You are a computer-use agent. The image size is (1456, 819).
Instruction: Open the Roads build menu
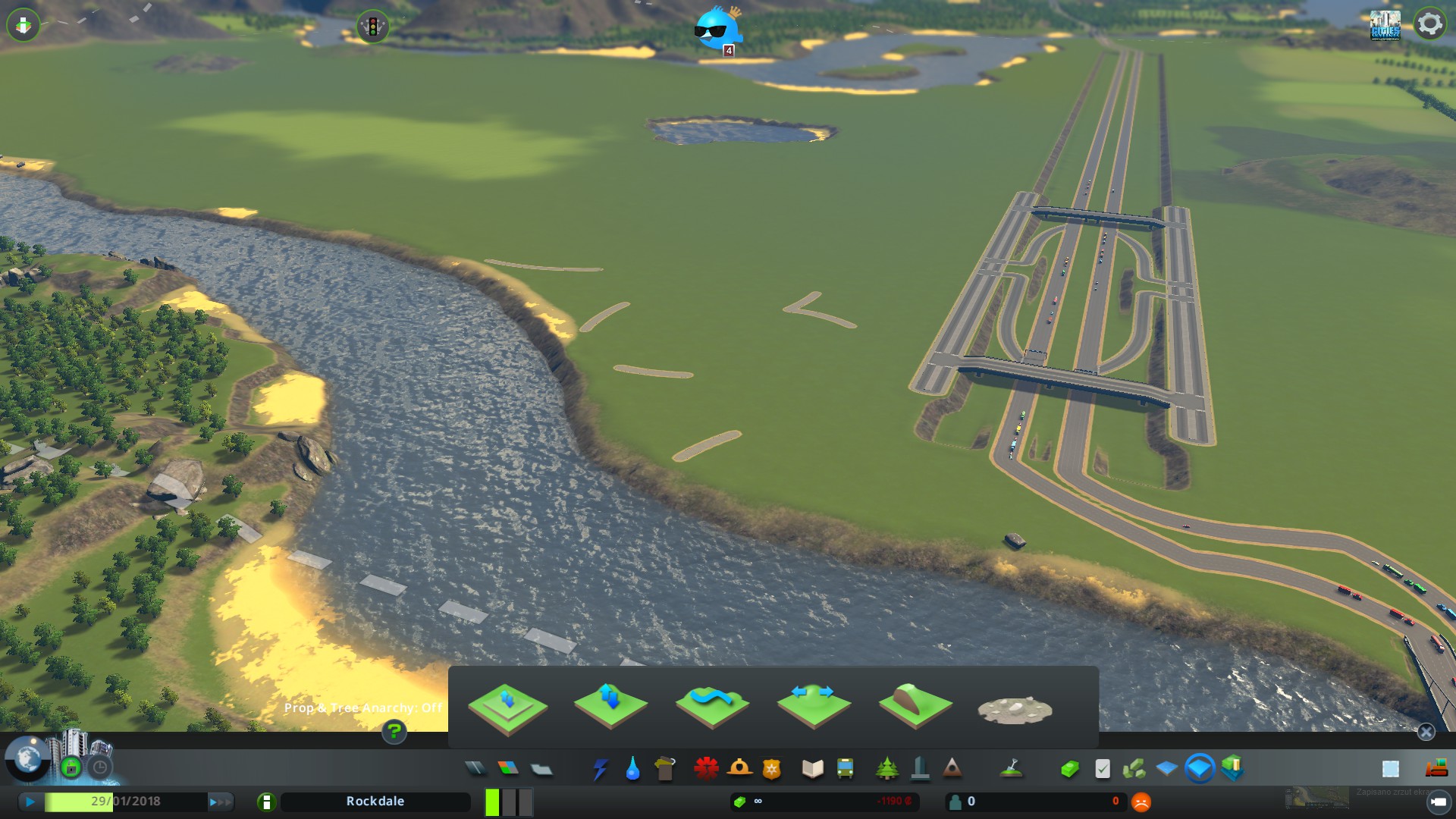coord(475,769)
